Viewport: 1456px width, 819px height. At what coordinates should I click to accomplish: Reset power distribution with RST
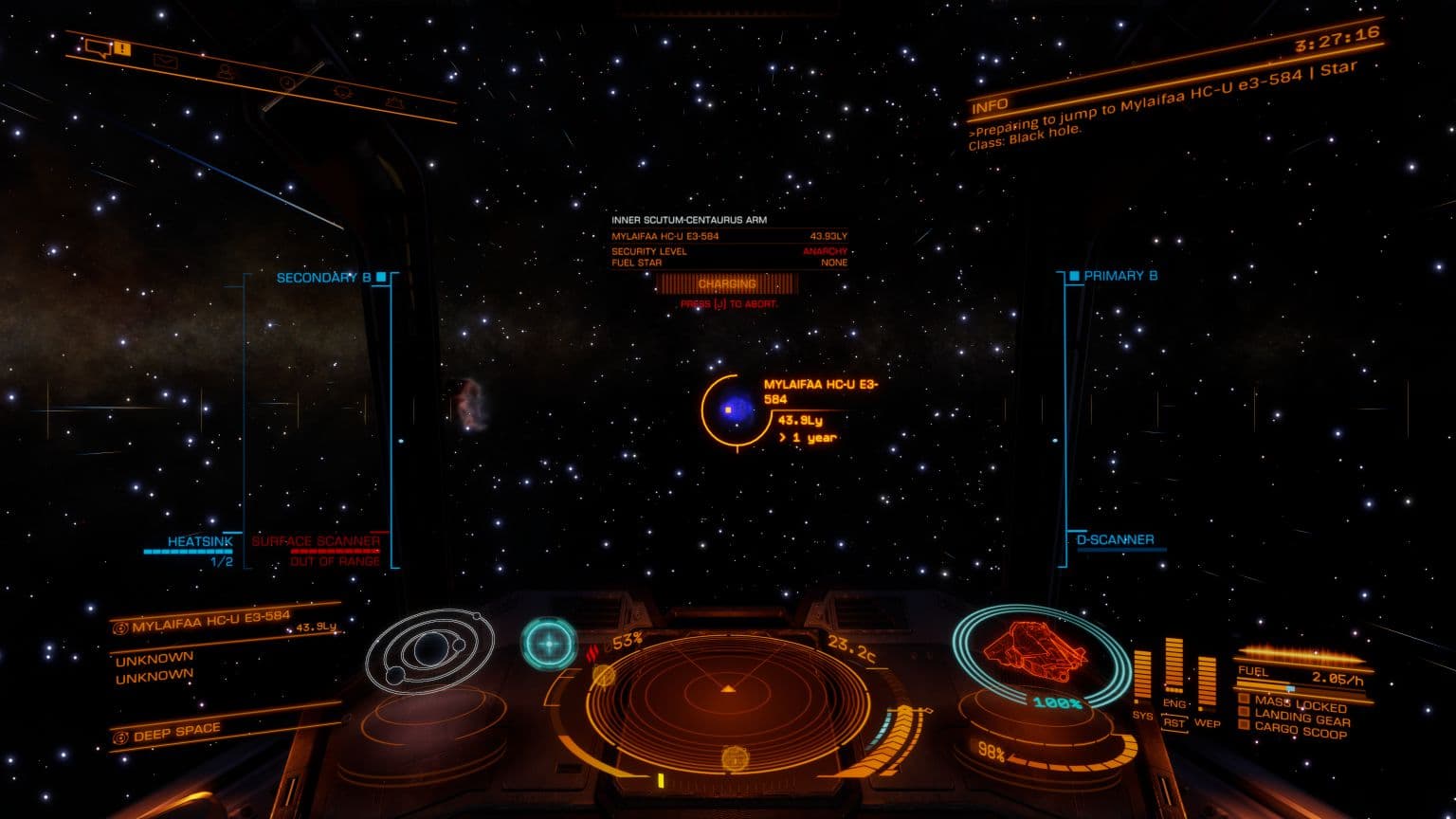point(1174,721)
